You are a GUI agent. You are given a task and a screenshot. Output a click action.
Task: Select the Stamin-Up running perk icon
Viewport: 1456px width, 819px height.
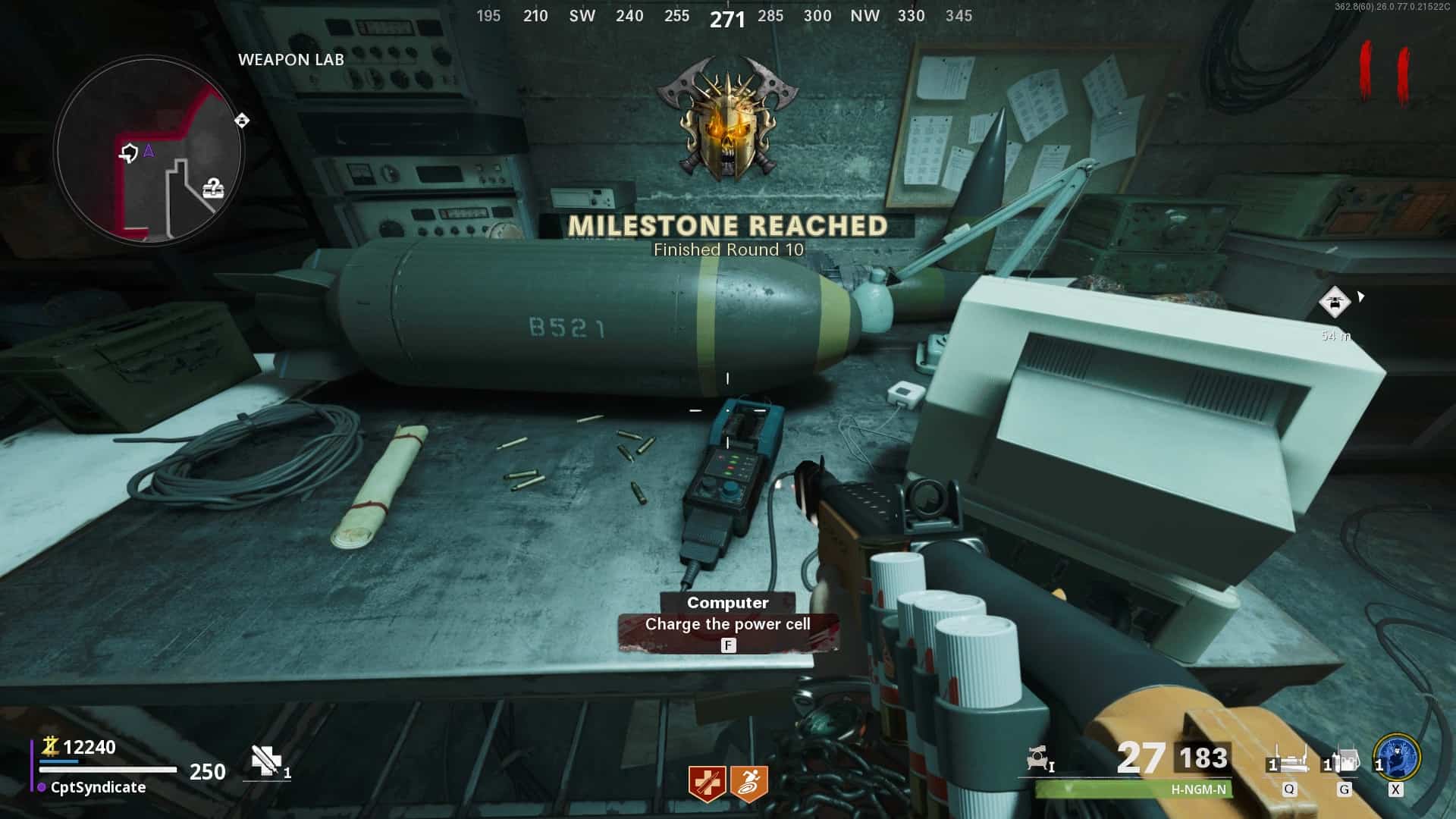pos(749,783)
